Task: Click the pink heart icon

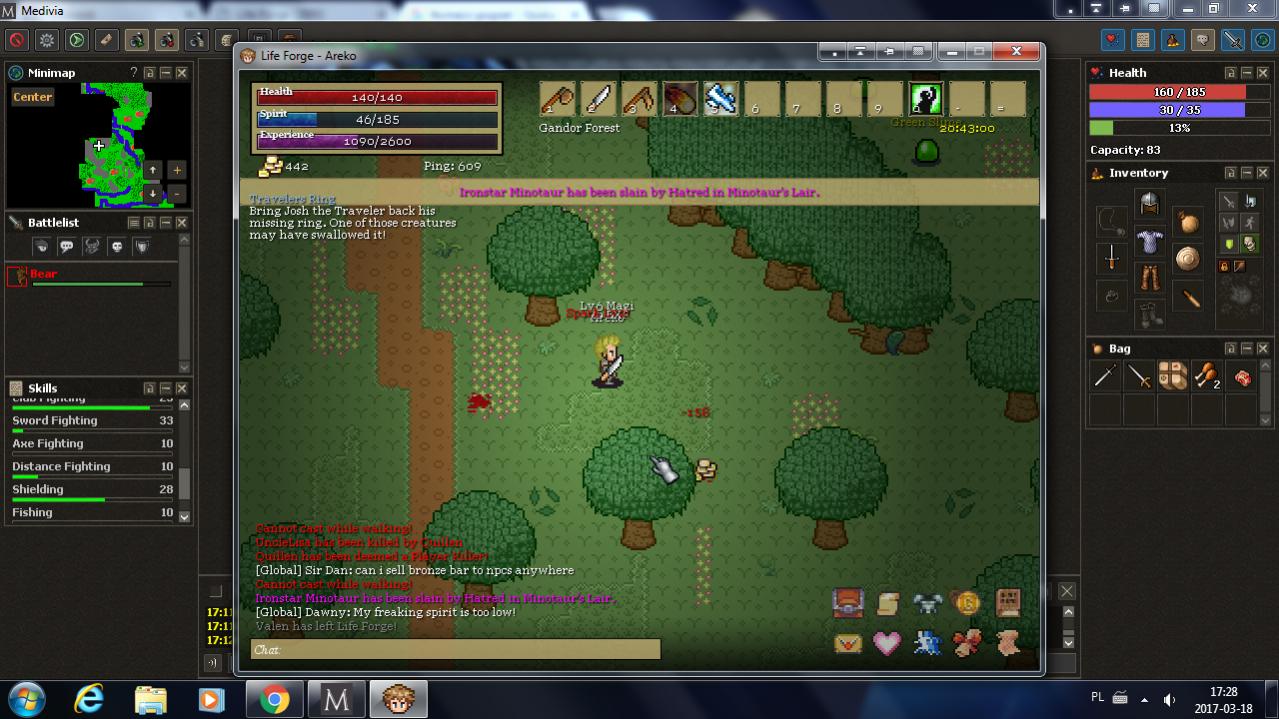Action: 887,643
